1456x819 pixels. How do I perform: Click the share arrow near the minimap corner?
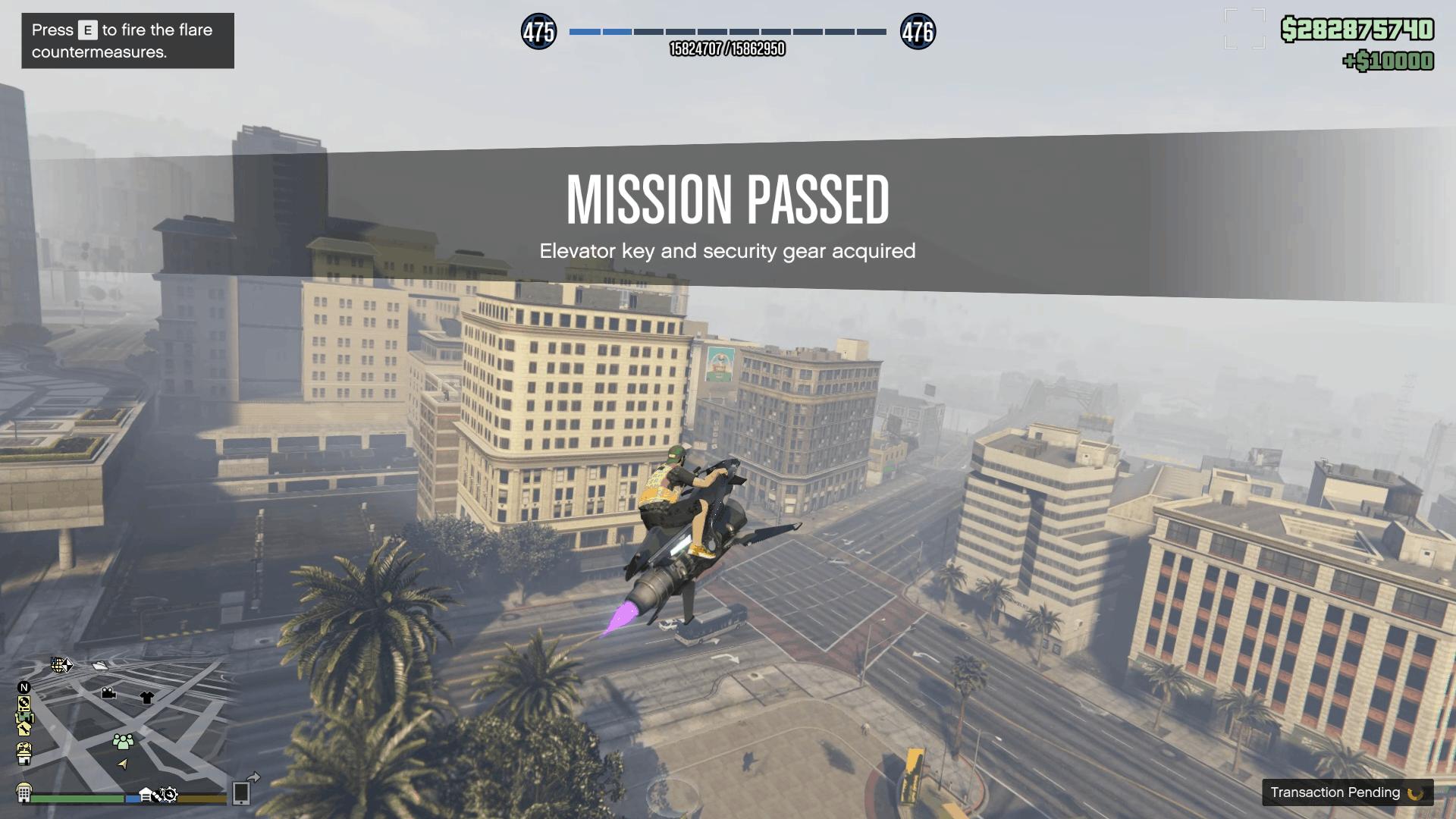254,777
